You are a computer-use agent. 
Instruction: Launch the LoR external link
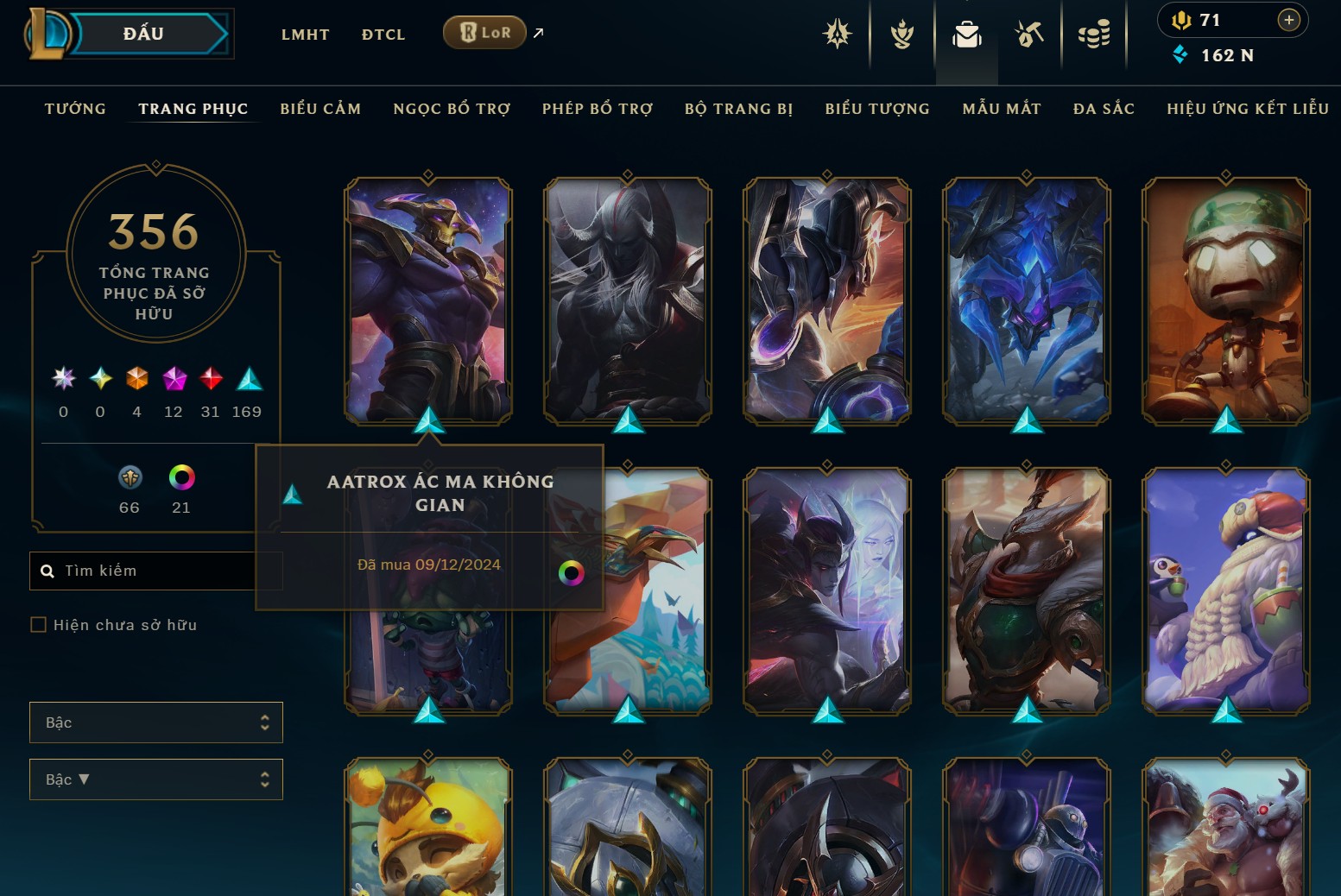(484, 33)
